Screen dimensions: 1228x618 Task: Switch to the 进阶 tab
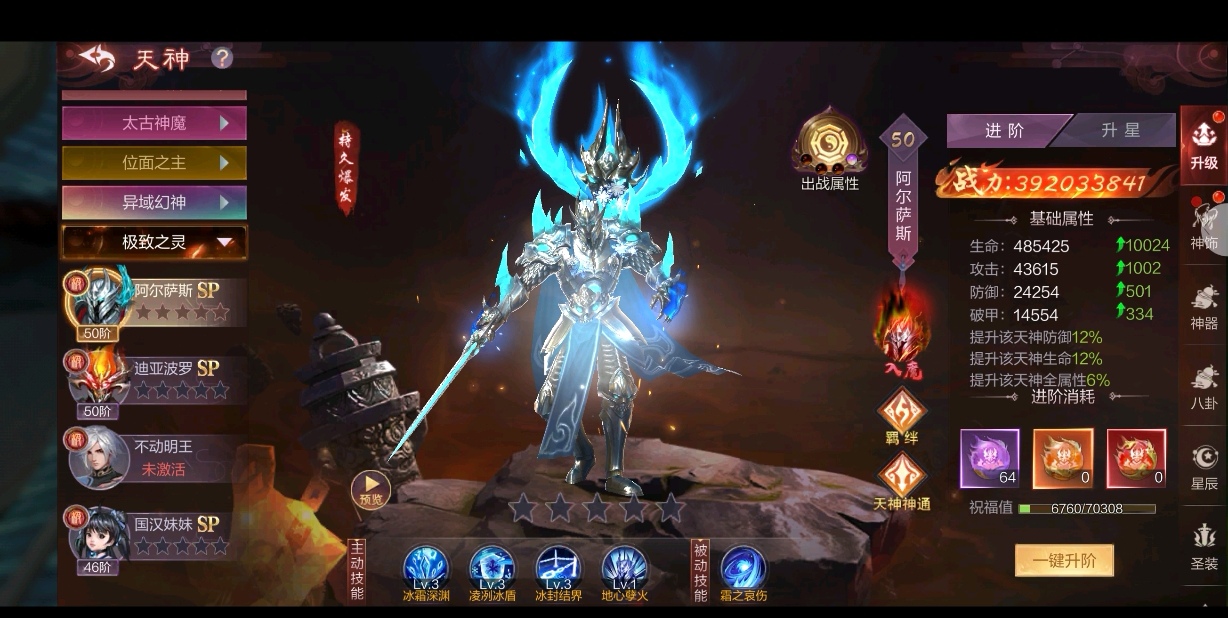point(1004,130)
